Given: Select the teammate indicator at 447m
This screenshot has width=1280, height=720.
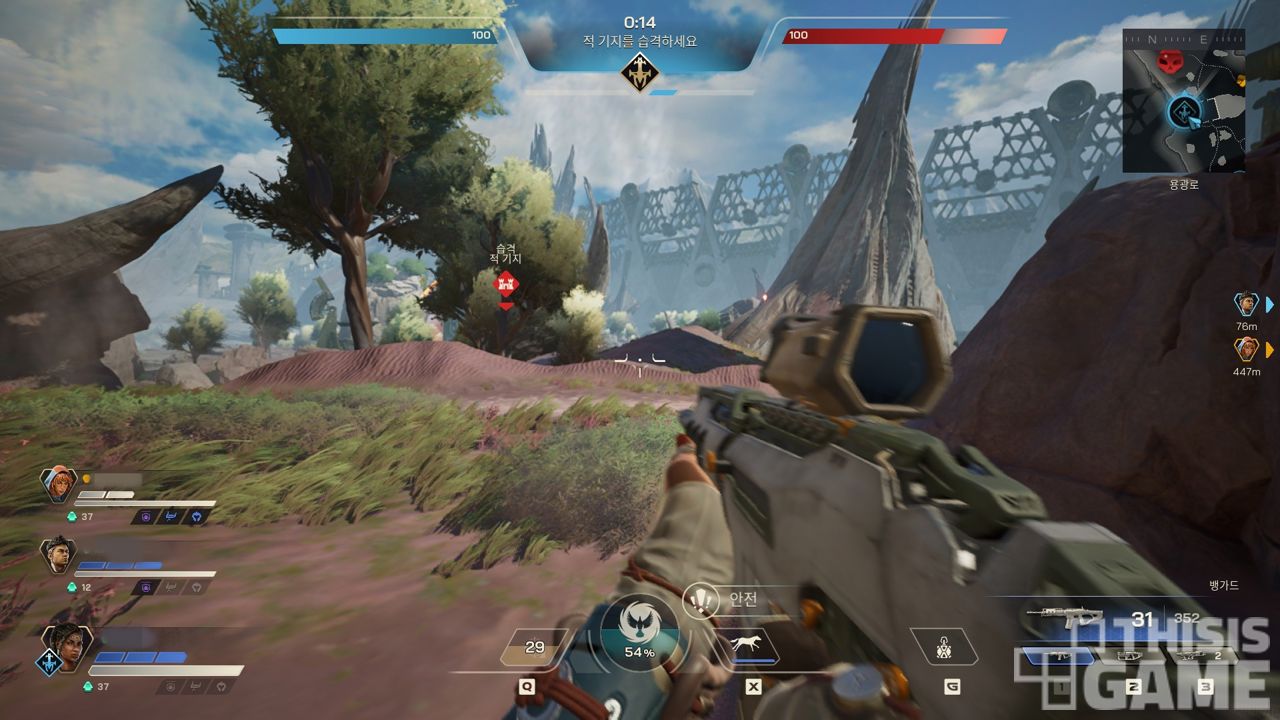Looking at the screenshot, I should tap(1245, 349).
